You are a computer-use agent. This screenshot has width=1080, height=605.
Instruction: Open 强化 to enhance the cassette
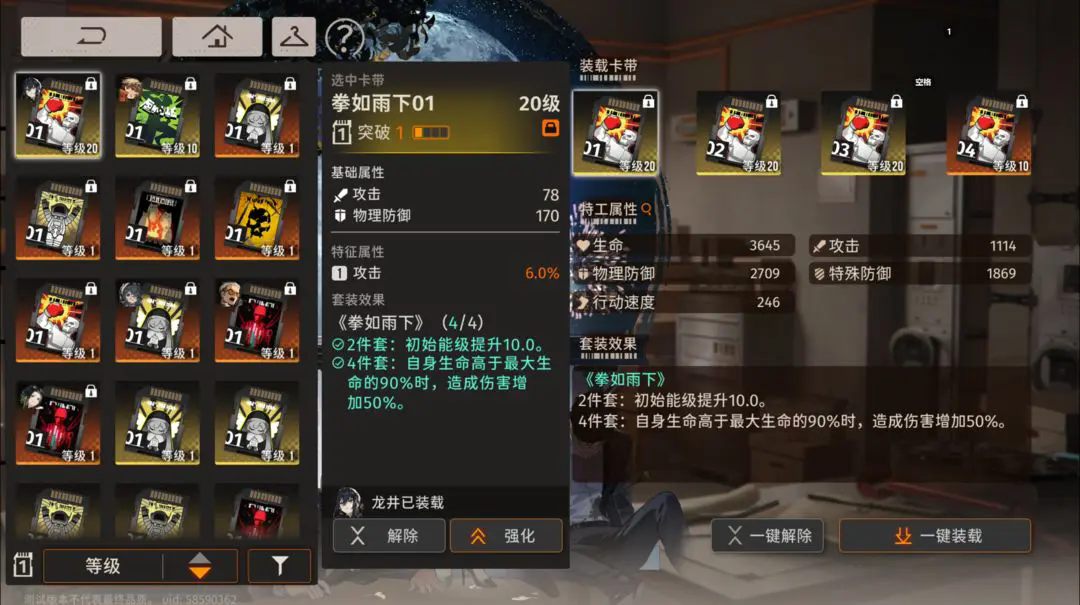505,536
